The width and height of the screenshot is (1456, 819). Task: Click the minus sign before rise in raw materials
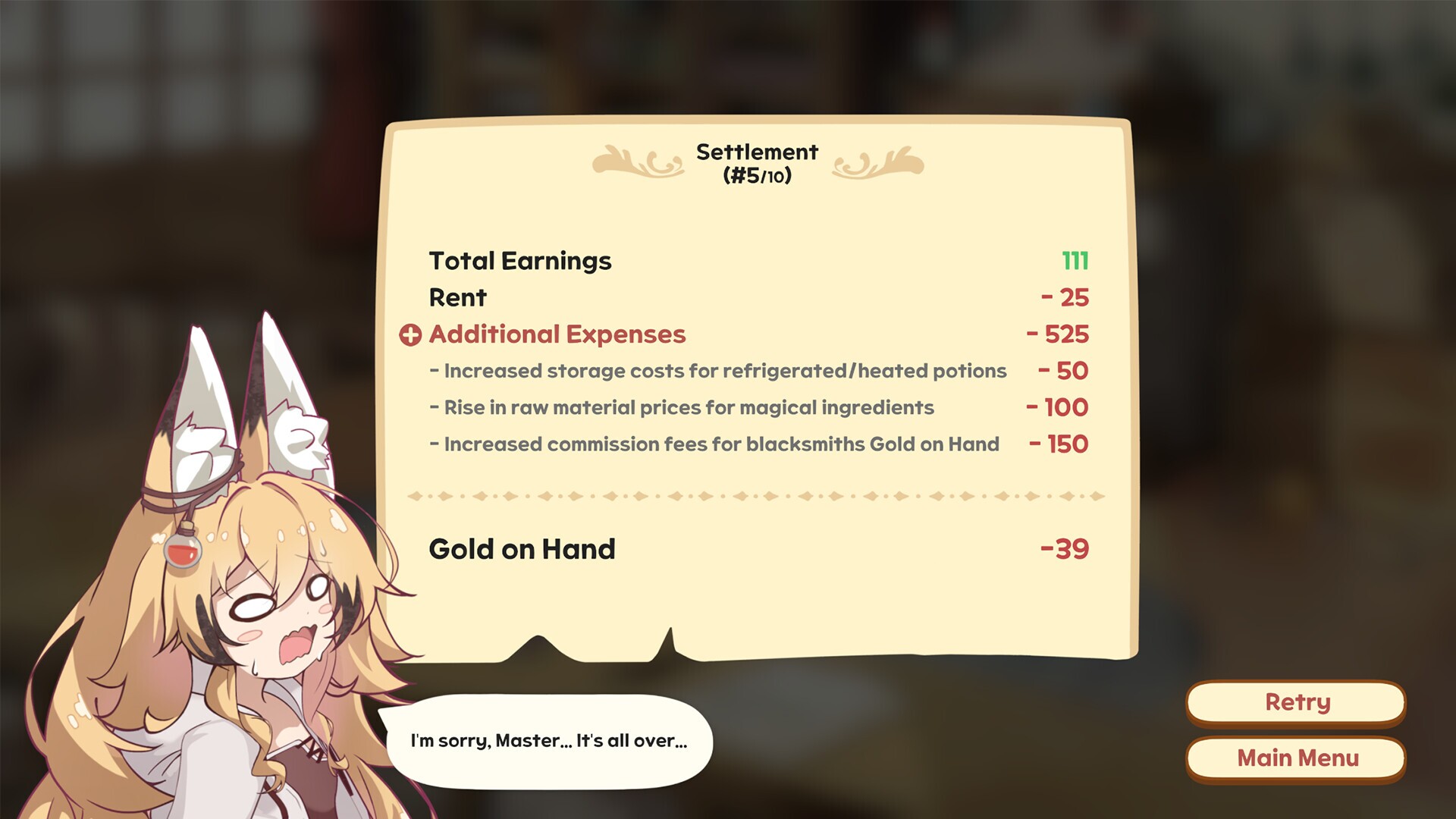[x=434, y=407]
